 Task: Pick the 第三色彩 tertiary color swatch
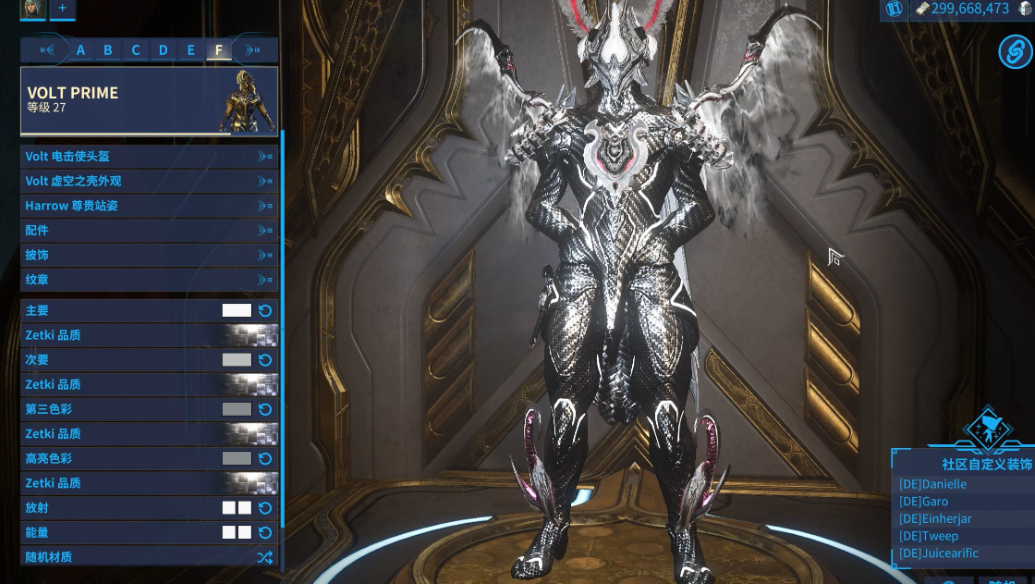236,409
